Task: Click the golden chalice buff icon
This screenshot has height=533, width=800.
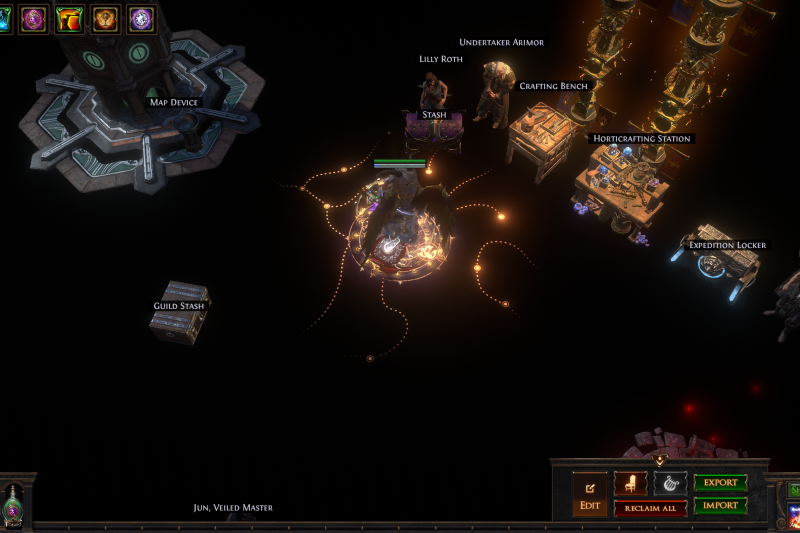Action: (106, 19)
